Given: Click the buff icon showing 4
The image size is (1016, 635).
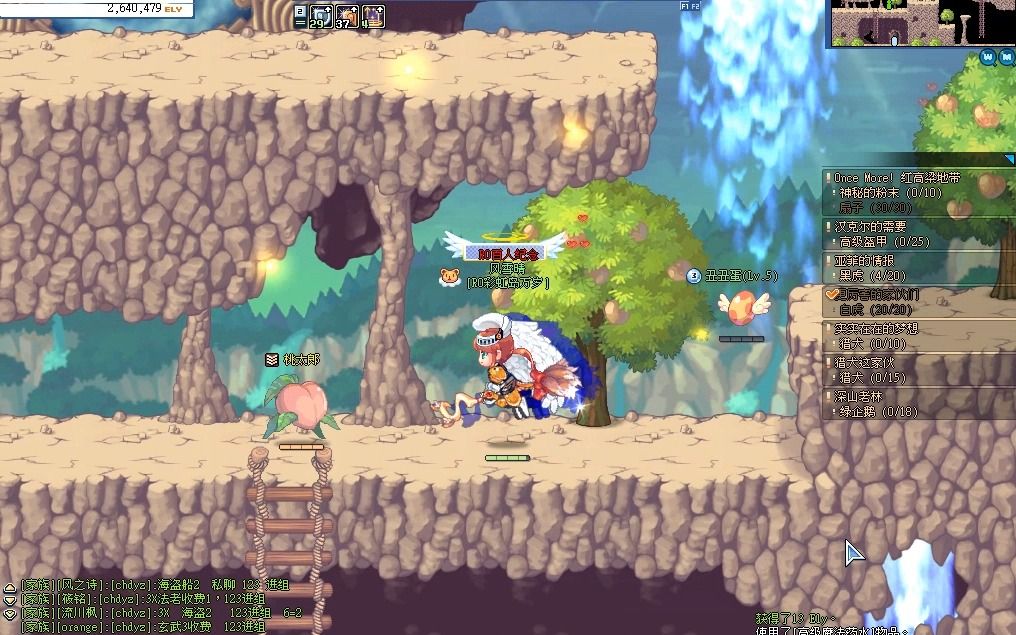Looking at the screenshot, I should coord(373,15).
